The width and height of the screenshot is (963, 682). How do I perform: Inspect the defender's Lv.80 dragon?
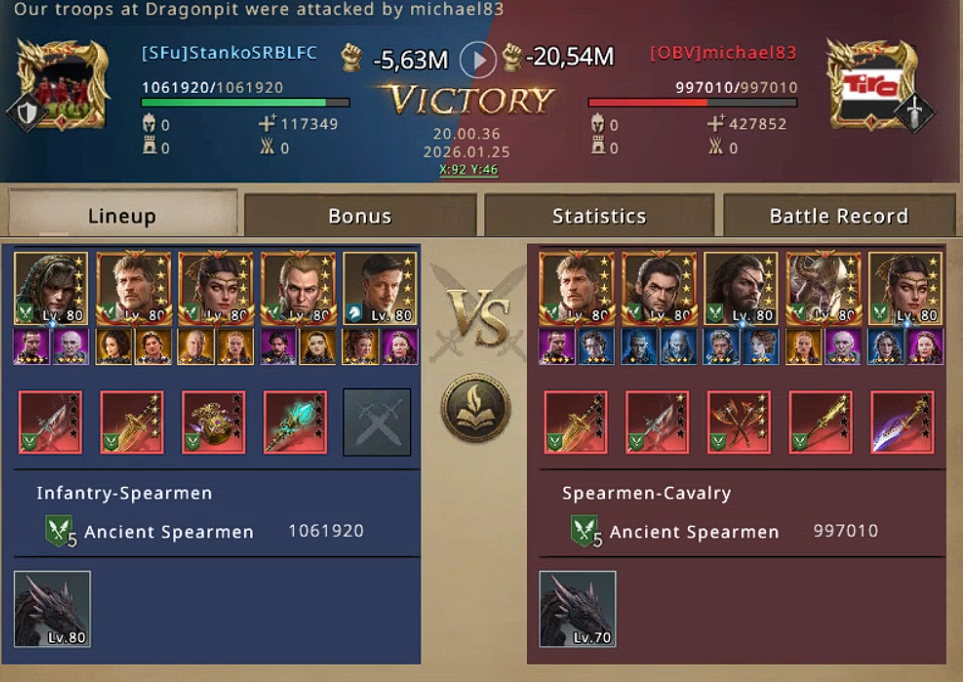tap(52, 609)
